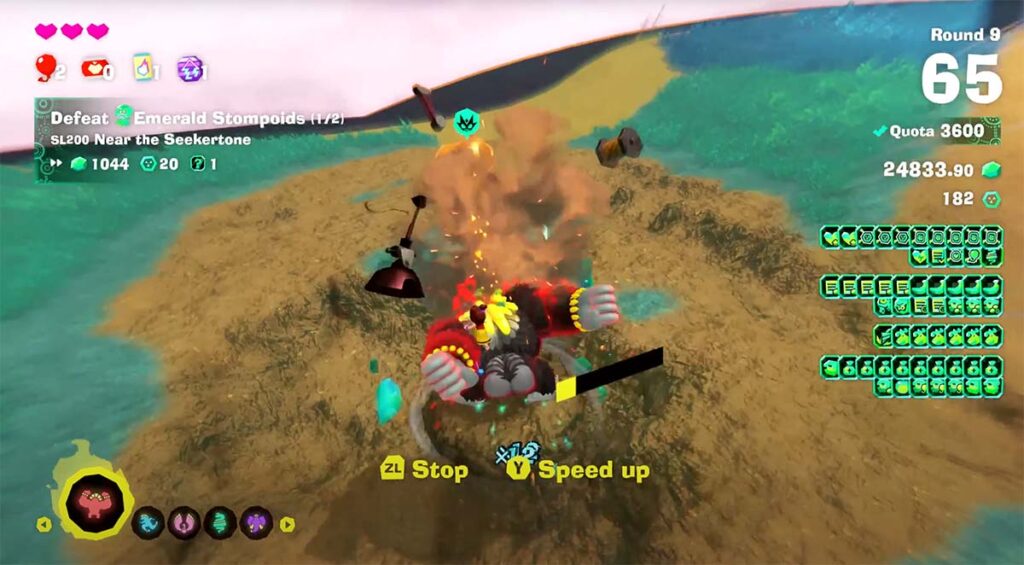Click the left arrow of the Bananza selector
The image size is (1024, 565).
[43, 523]
